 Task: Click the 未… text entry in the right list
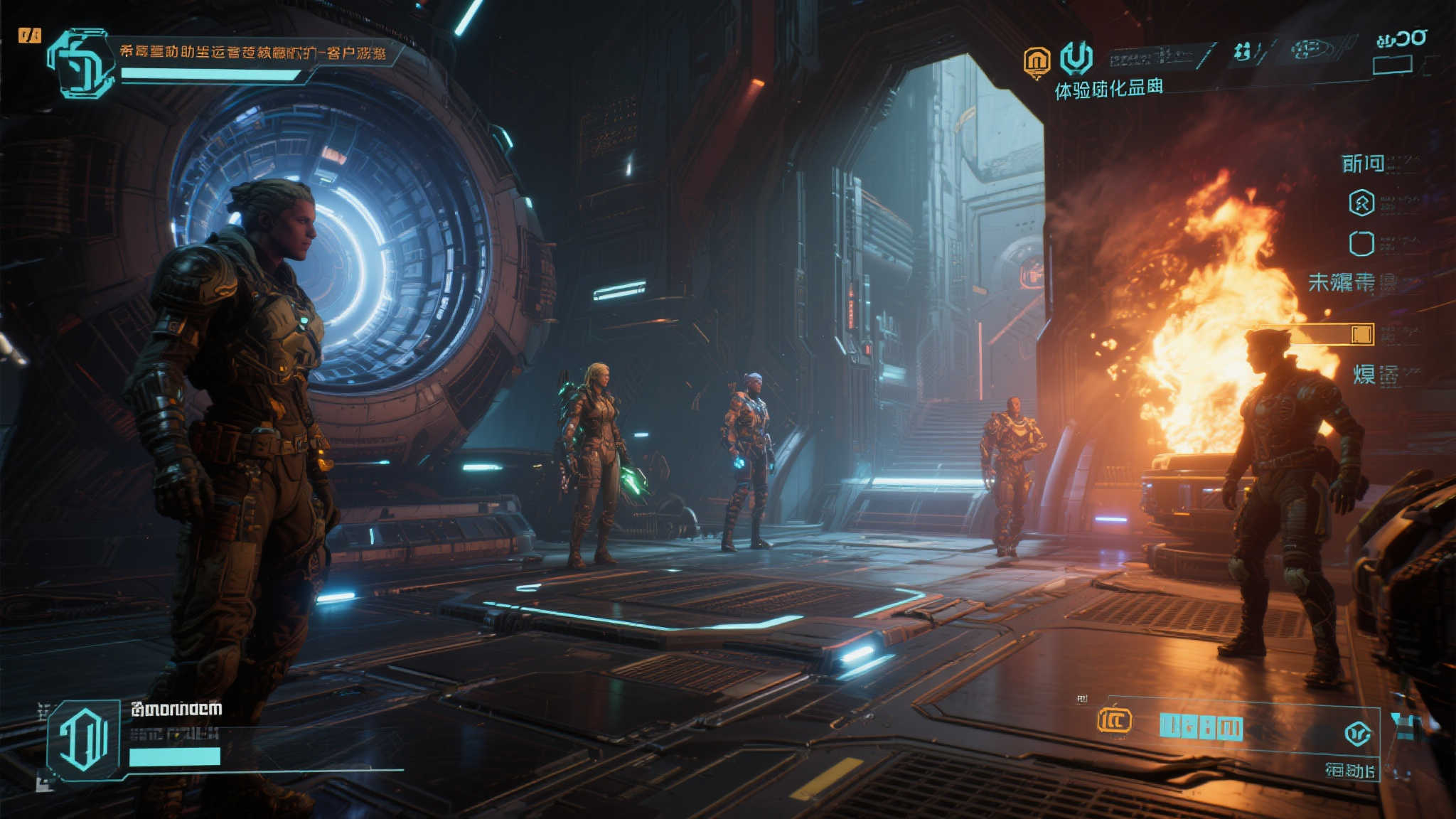1342,282
